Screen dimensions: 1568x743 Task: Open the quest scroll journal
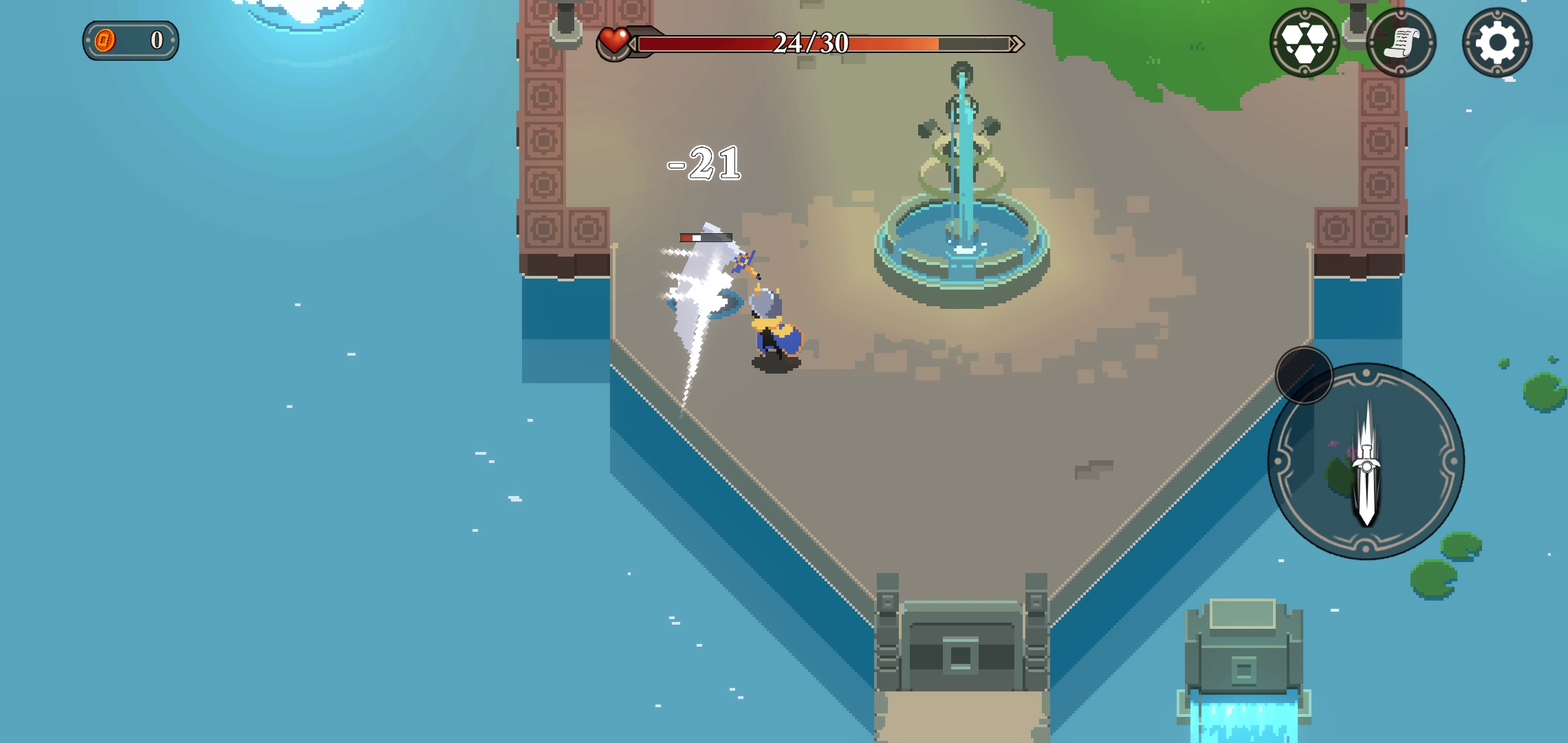pos(1401,43)
